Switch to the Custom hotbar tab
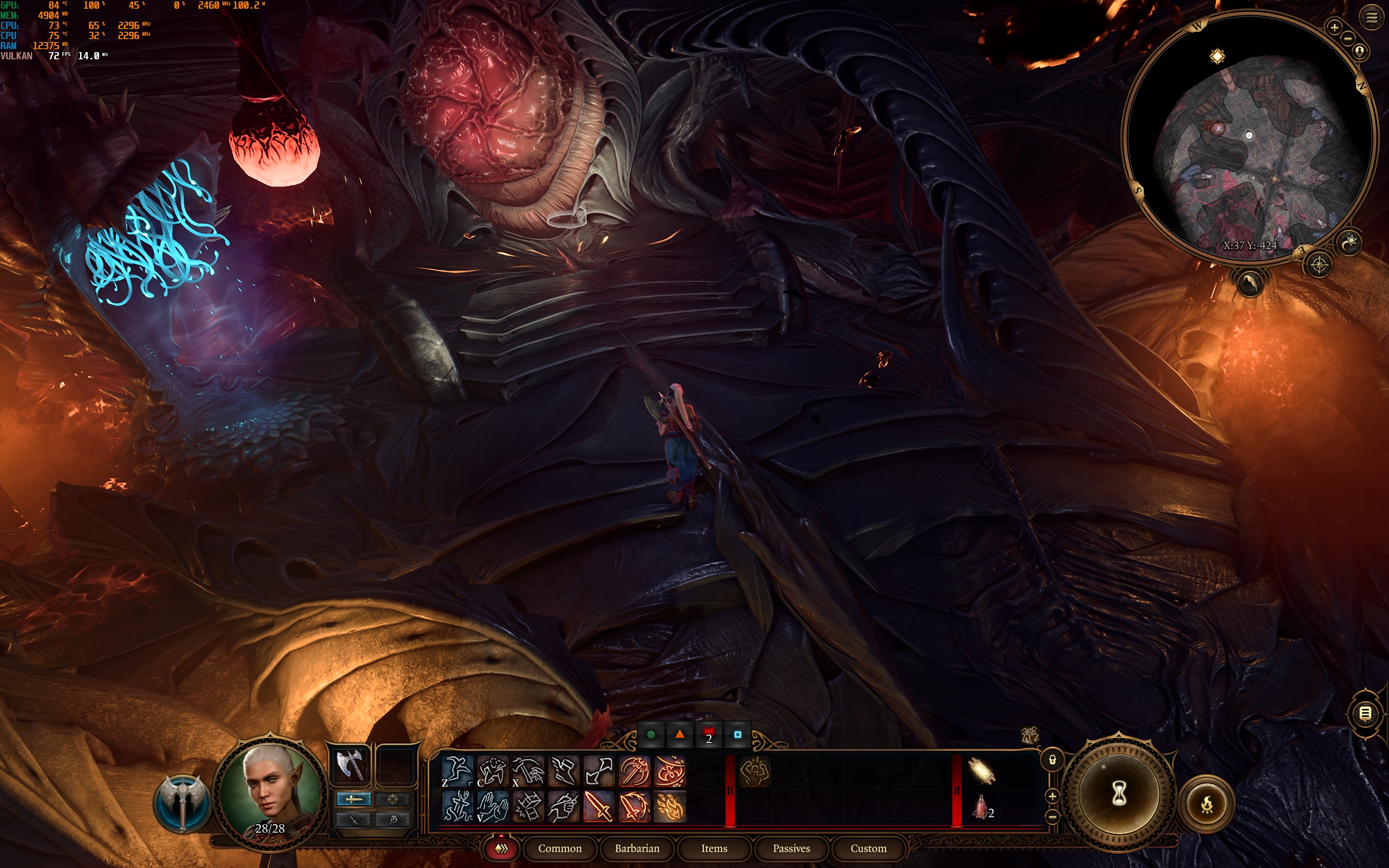1389x868 pixels. pyautogui.click(x=868, y=848)
